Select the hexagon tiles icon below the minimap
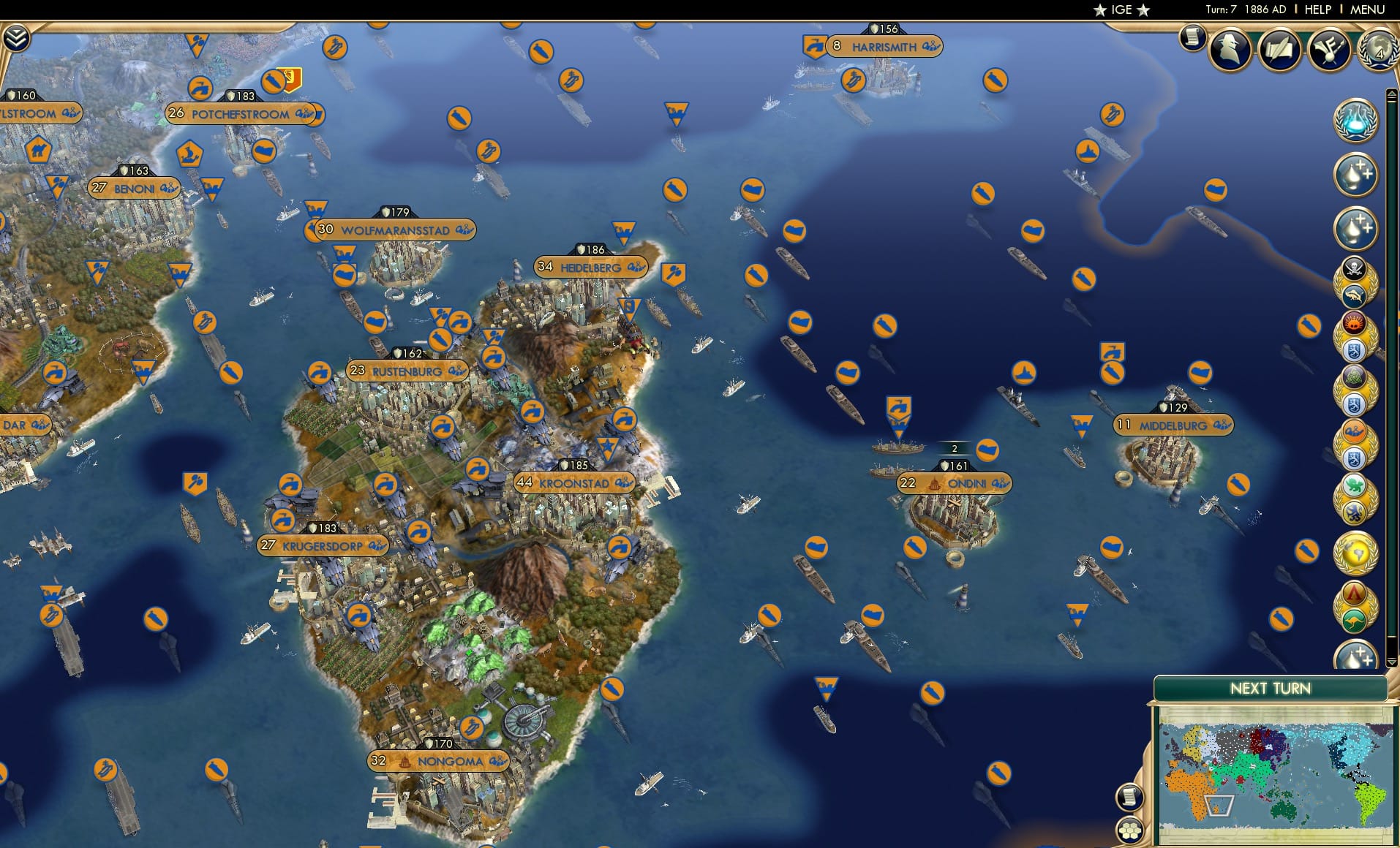1400x848 pixels. 1130,828
